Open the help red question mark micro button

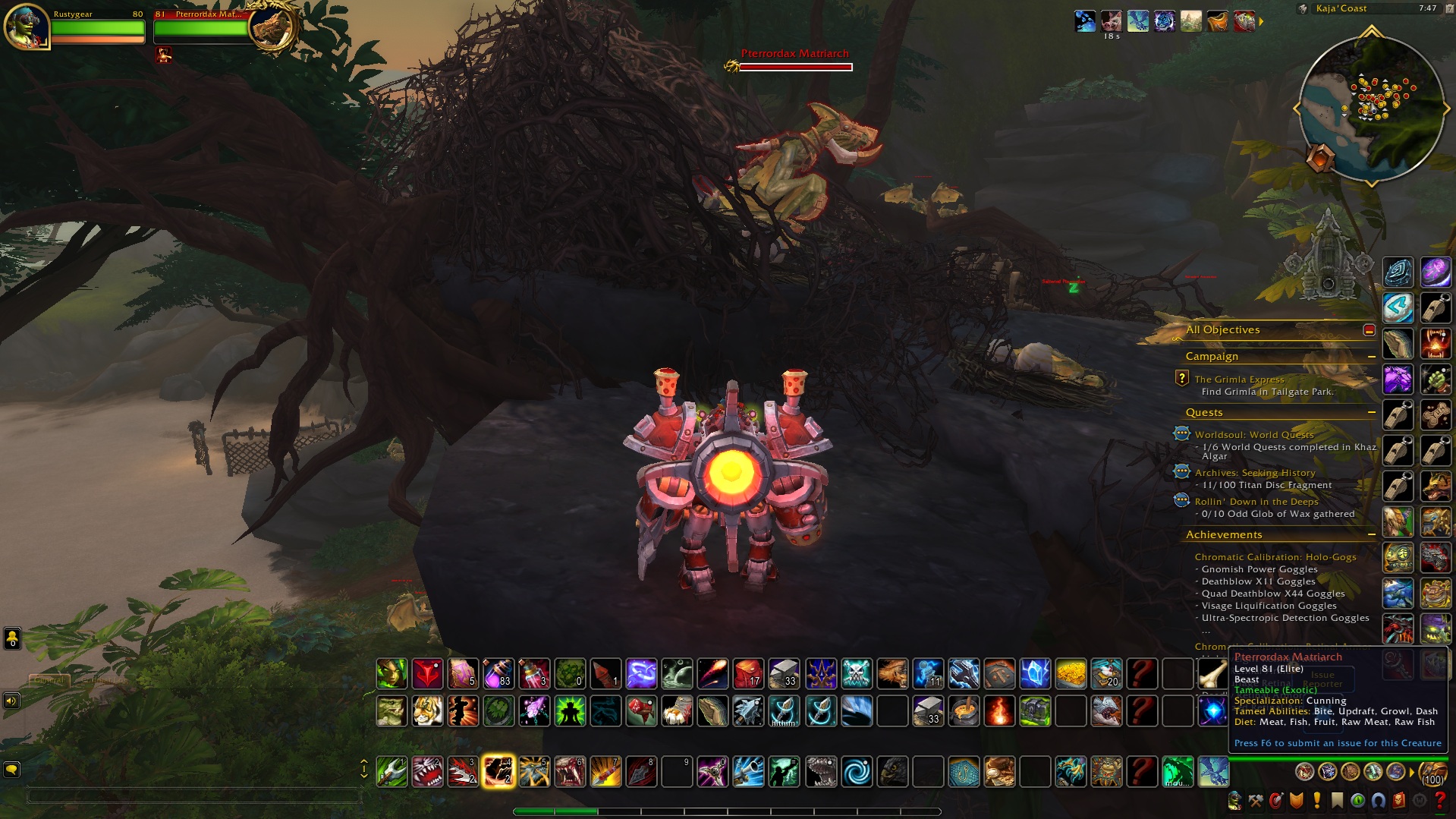(1439, 801)
